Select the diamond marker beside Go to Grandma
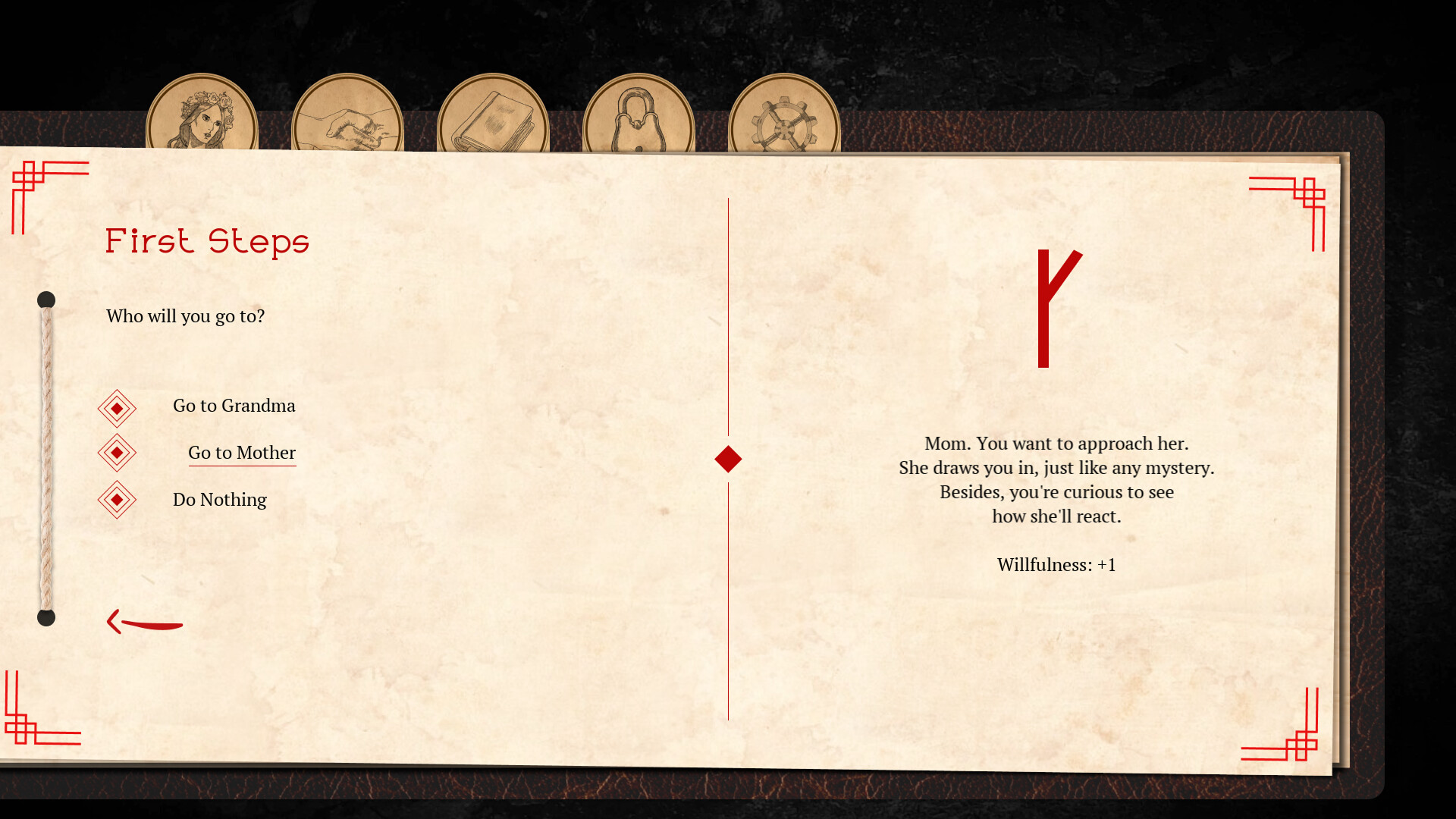The image size is (1456, 819). (117, 407)
